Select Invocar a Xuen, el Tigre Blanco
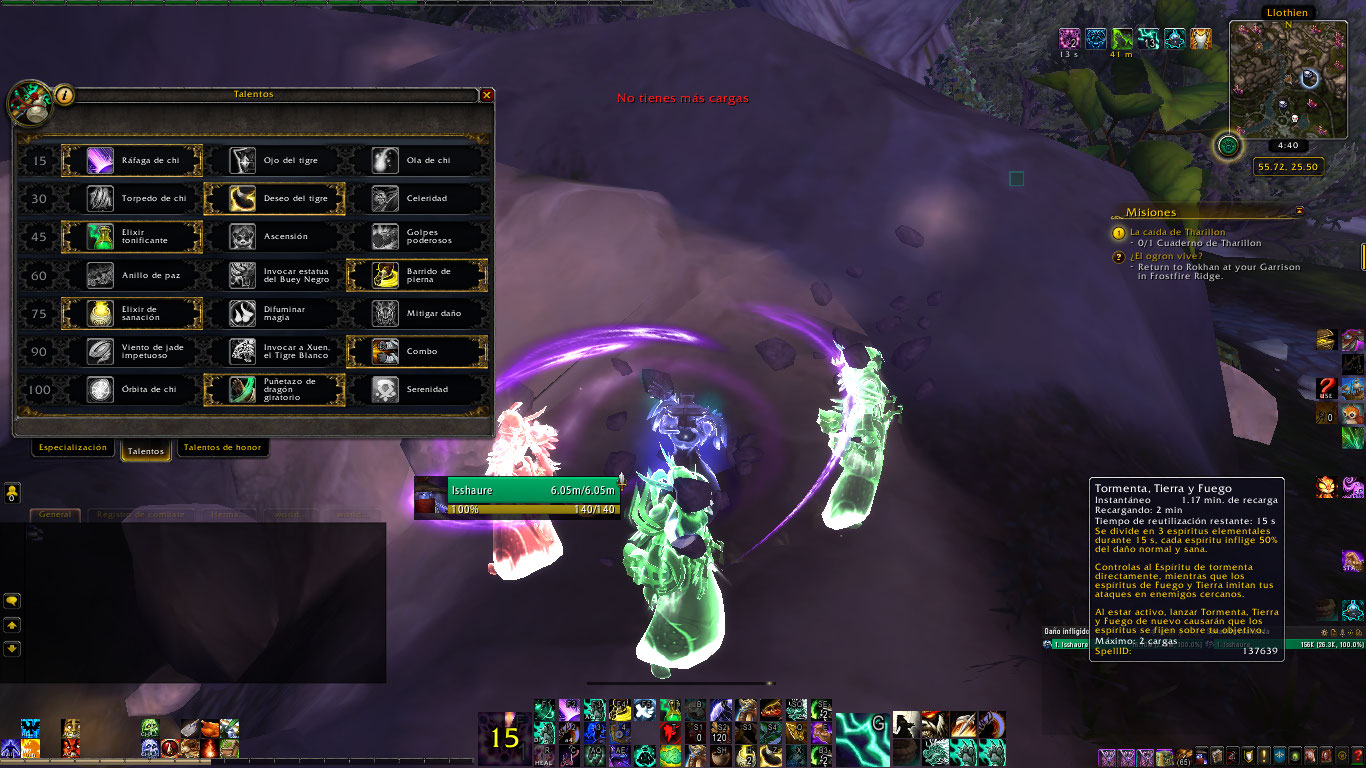Image resolution: width=1366 pixels, height=768 pixels. [274, 351]
